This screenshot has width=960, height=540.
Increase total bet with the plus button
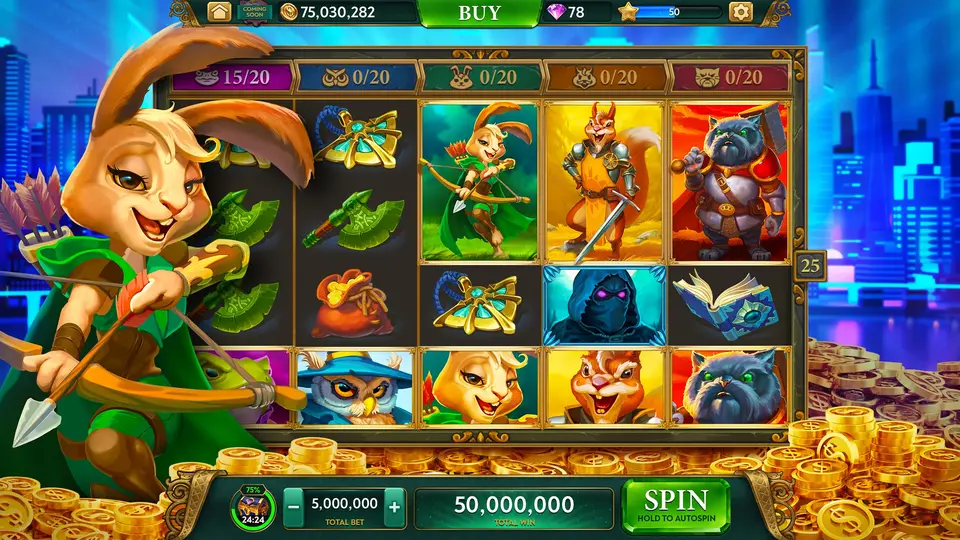(x=394, y=506)
